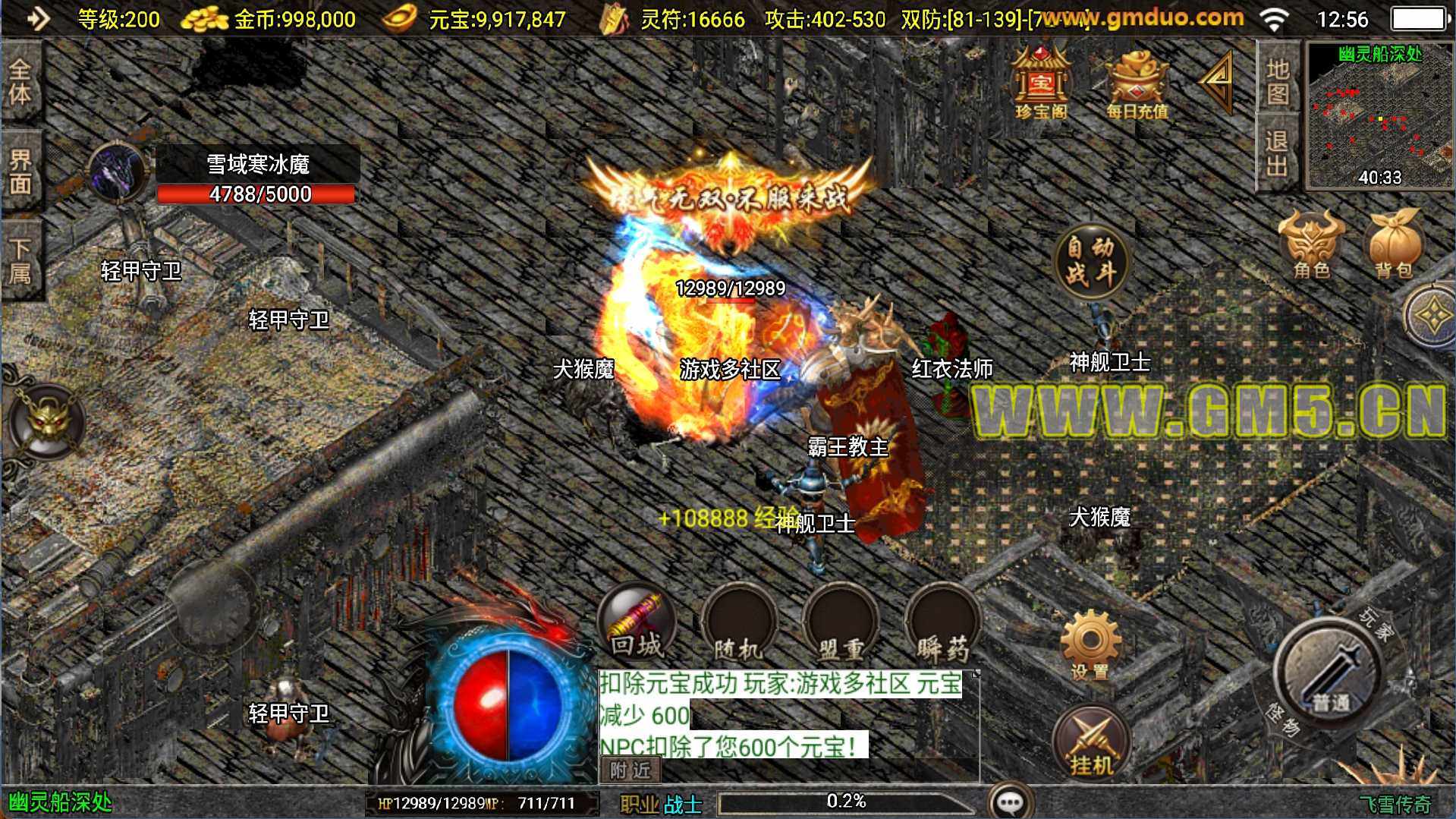1456x819 pixels.
Task: Select the 附近 nearby chat channel
Action: coord(631,770)
